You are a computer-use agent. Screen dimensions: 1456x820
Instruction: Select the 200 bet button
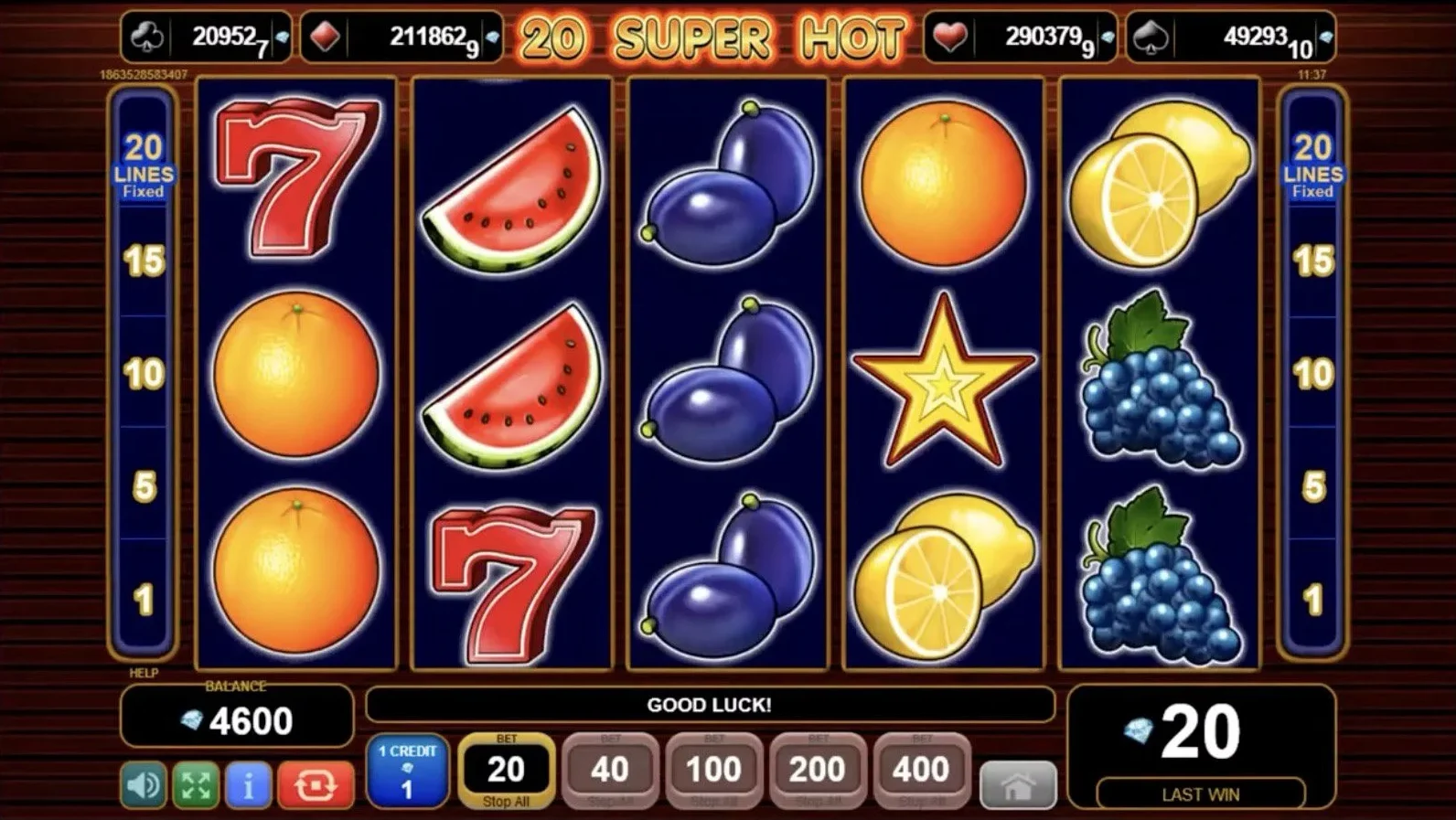click(818, 770)
